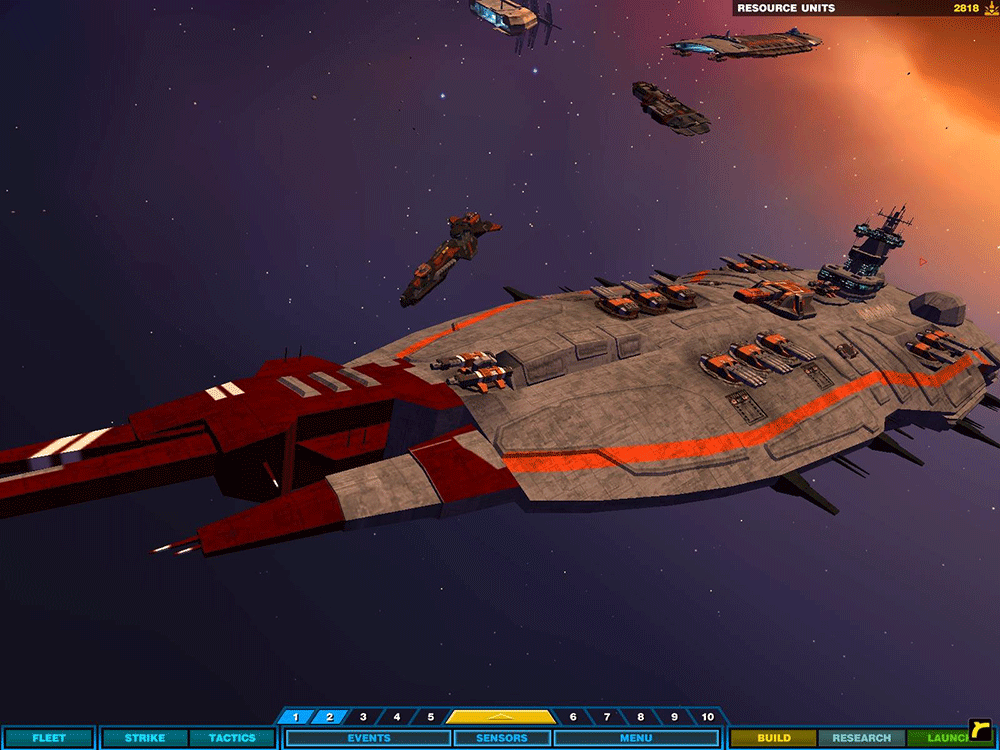Expand the yellow arrow taskbar toggle

pyautogui.click(x=501, y=717)
